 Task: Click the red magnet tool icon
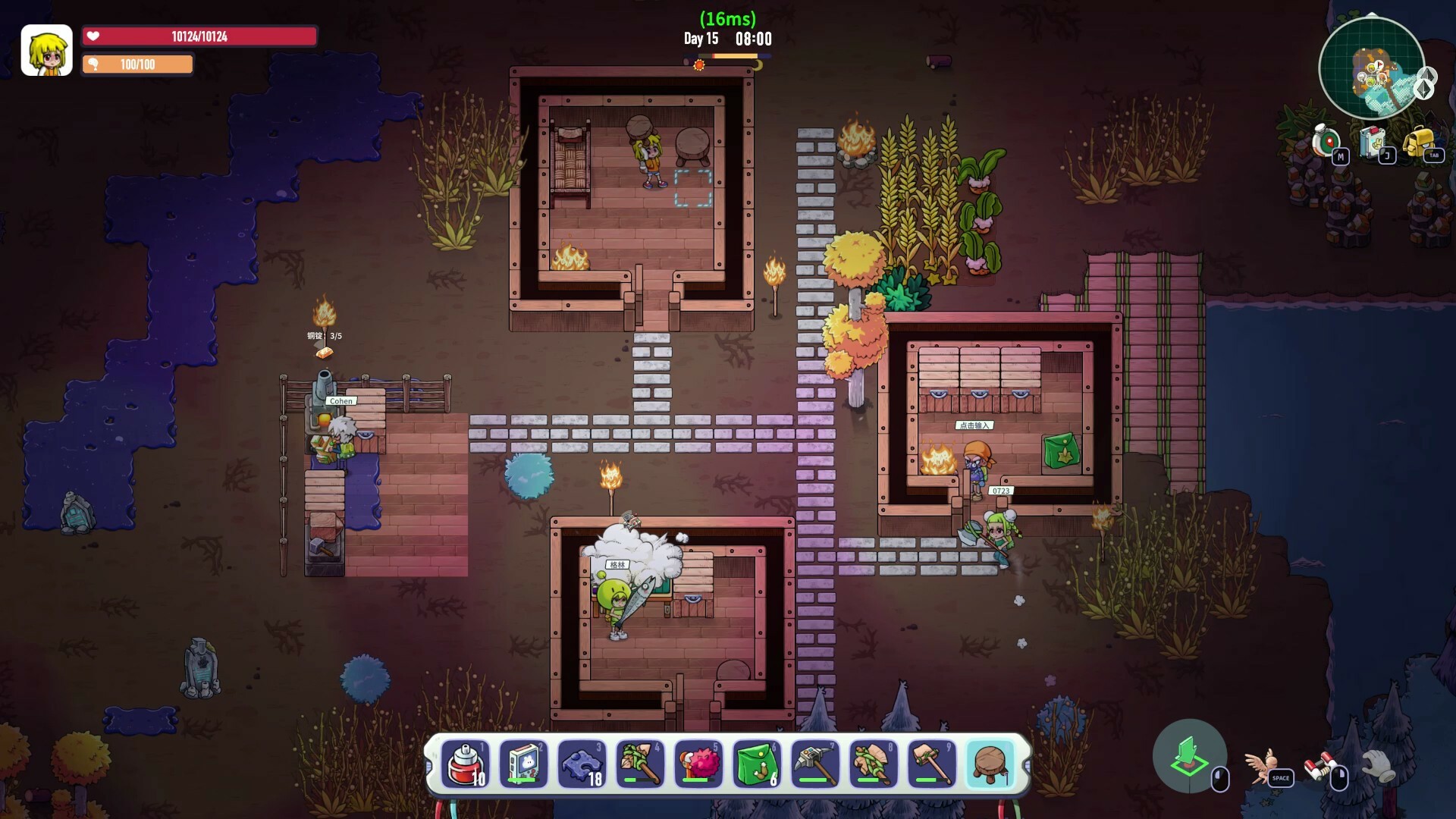[1320, 764]
